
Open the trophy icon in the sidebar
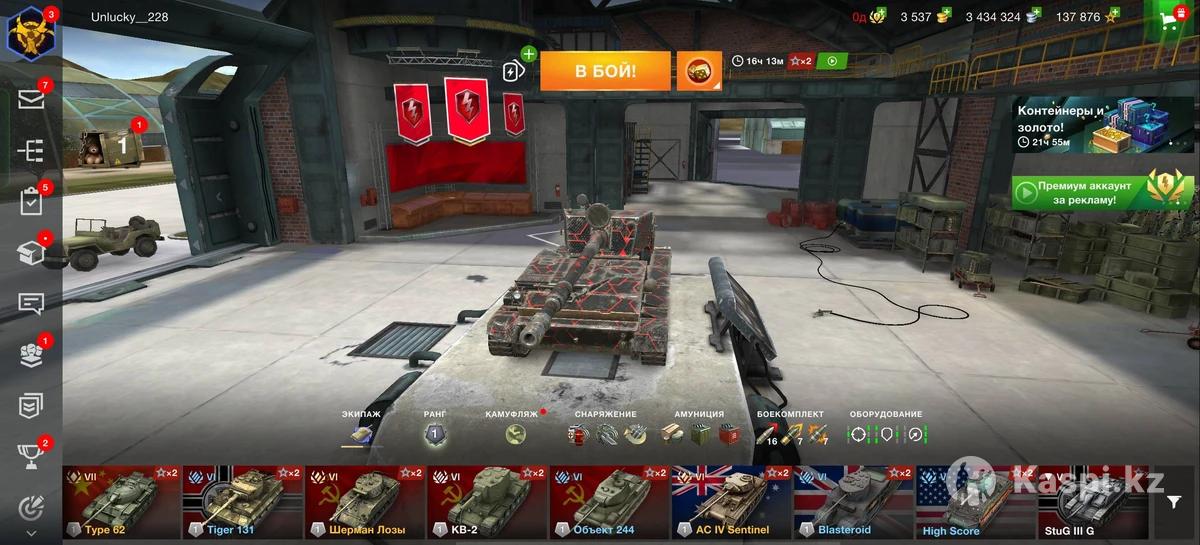tap(30, 456)
